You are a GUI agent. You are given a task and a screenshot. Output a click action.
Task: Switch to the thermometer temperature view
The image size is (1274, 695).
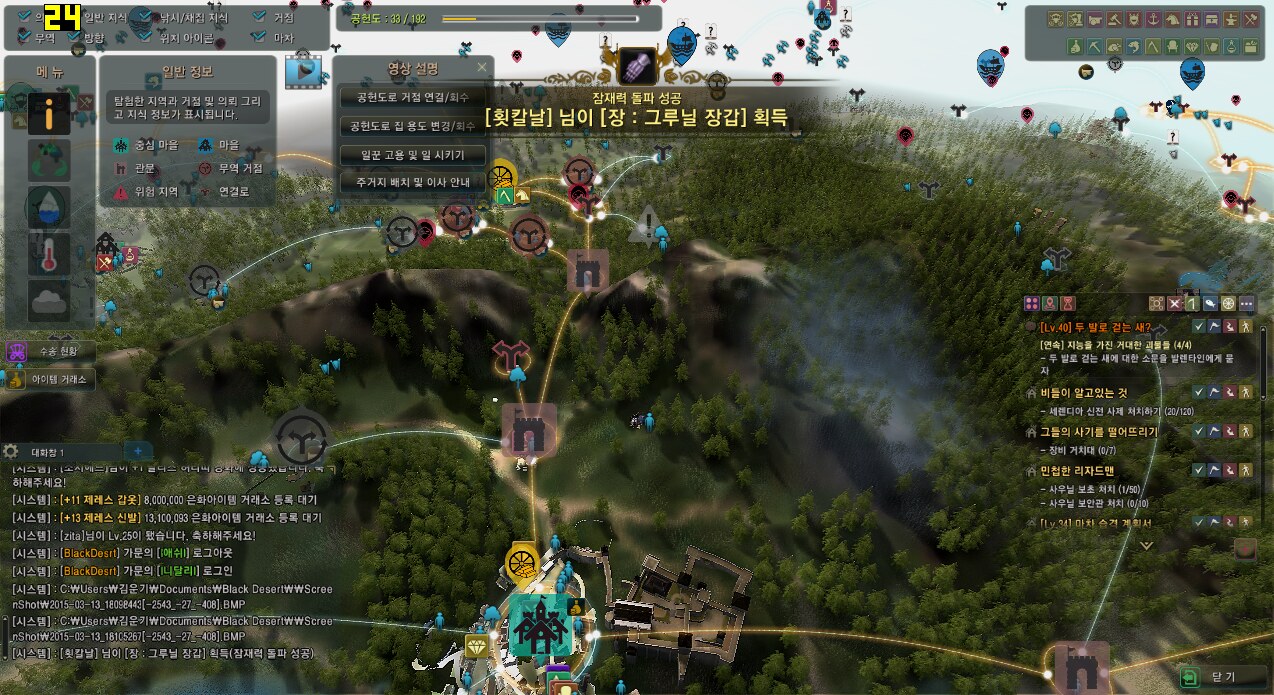49,255
